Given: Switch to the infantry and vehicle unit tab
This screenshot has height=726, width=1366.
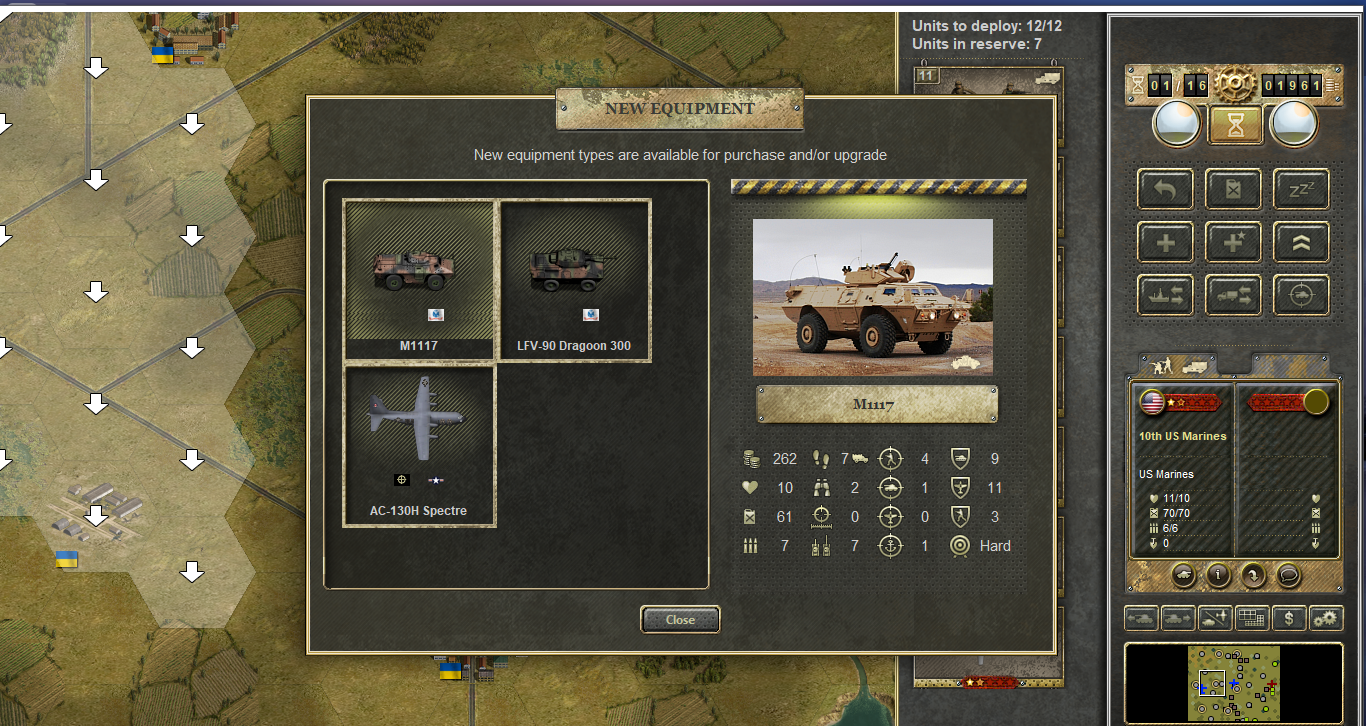Looking at the screenshot, I should tap(1177, 364).
